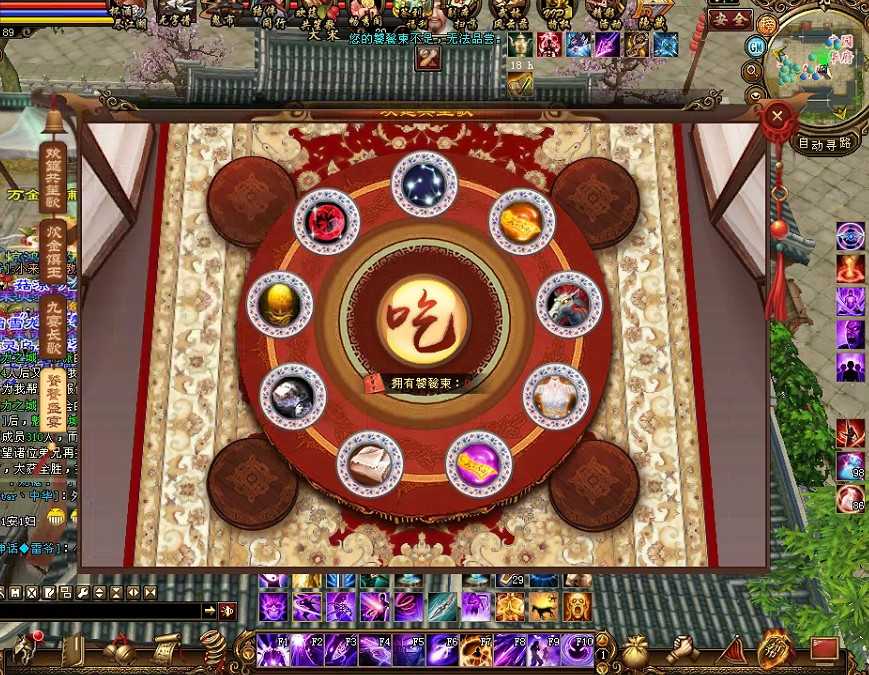Choose the purple orb dish plate
Image resolution: width=869 pixels, height=675 pixels.
(x=478, y=464)
